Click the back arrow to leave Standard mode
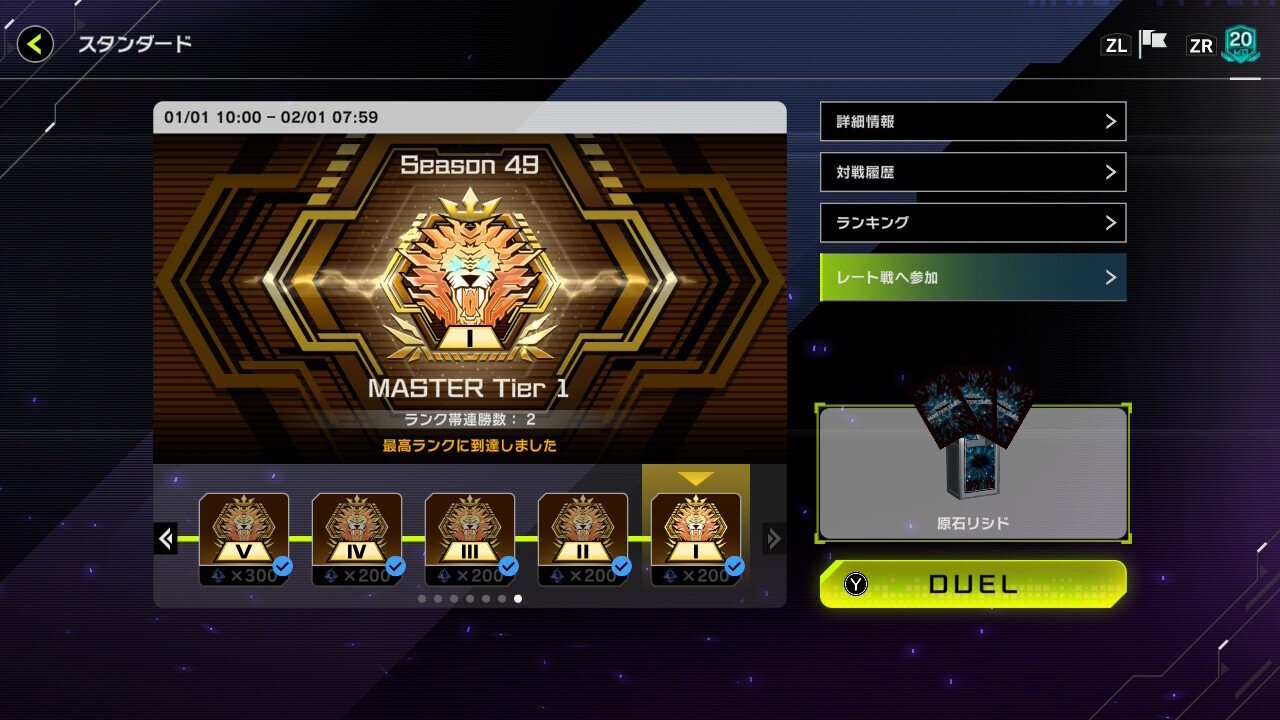Viewport: 1280px width, 720px height. [x=34, y=44]
